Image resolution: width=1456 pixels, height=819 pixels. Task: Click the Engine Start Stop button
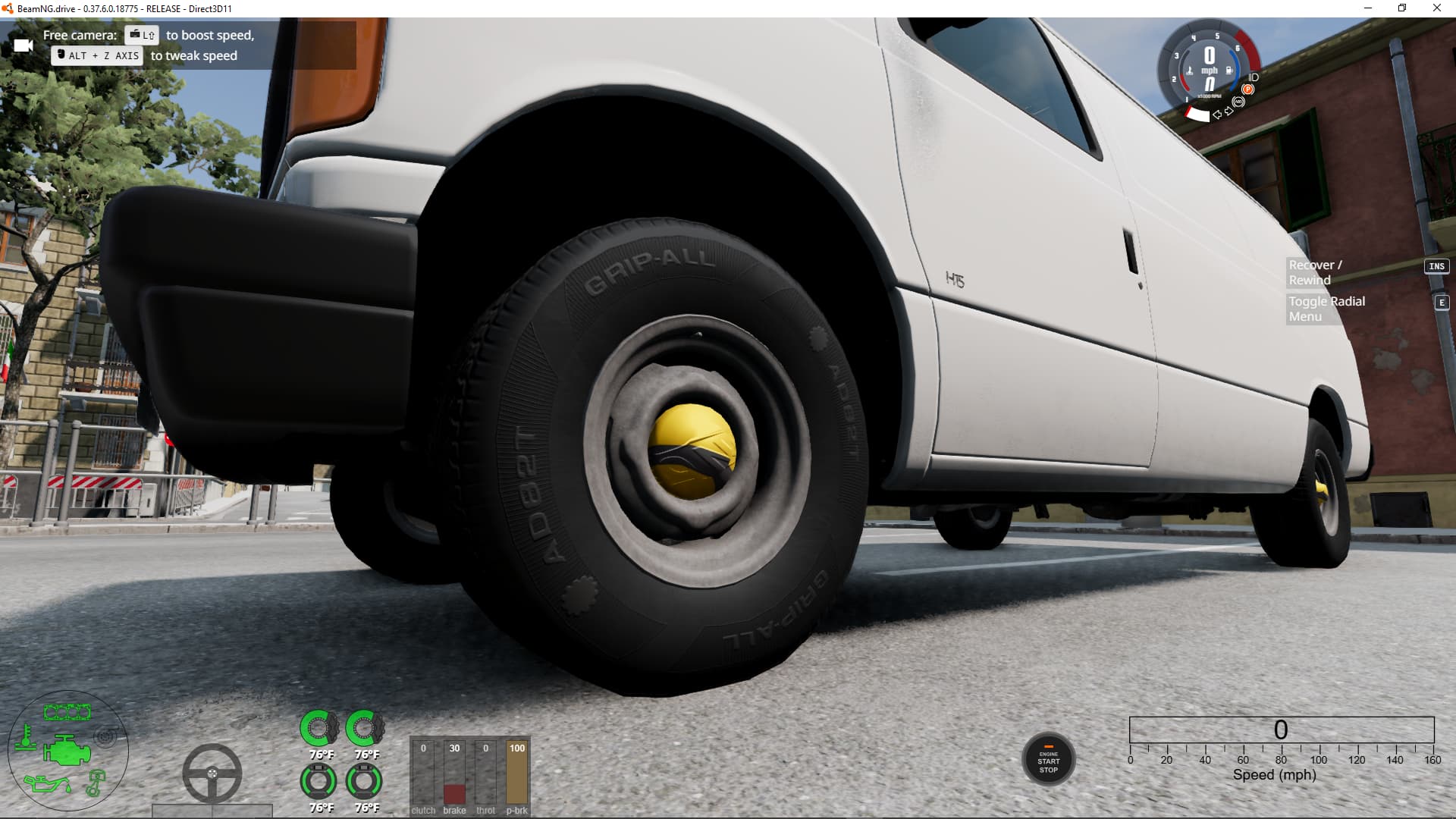pyautogui.click(x=1048, y=760)
